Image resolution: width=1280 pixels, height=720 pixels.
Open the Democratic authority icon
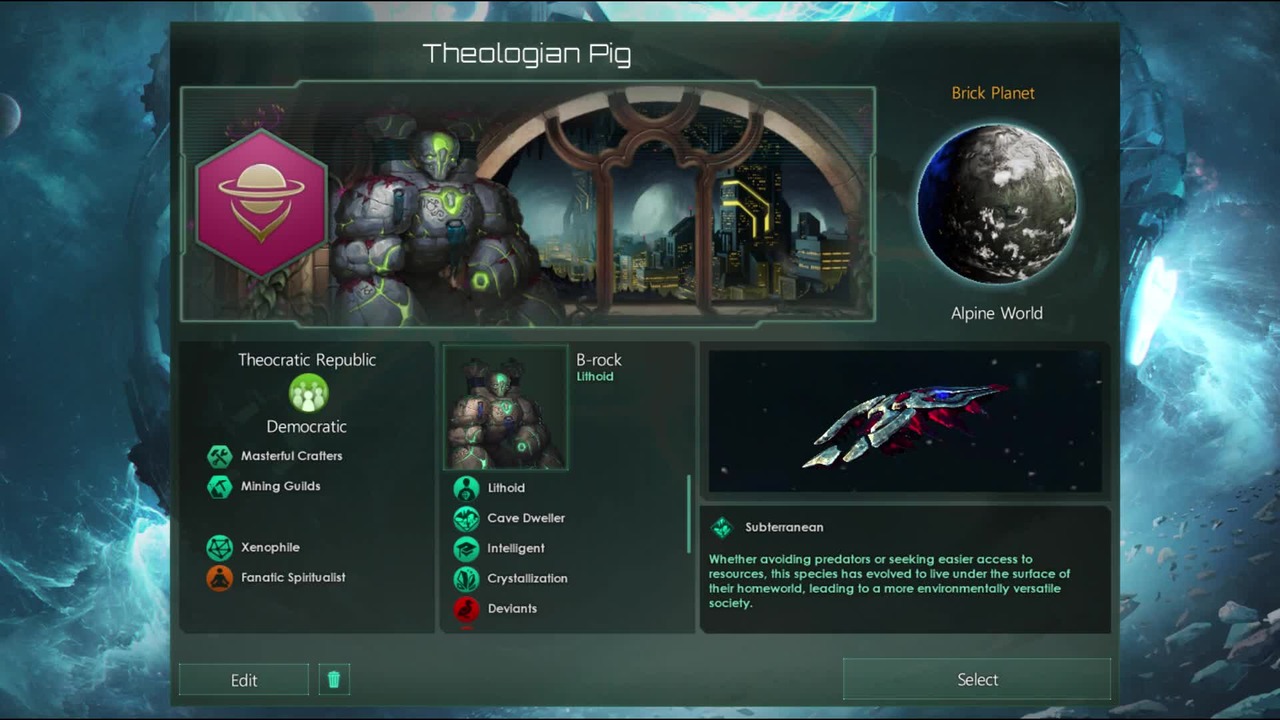click(x=308, y=393)
